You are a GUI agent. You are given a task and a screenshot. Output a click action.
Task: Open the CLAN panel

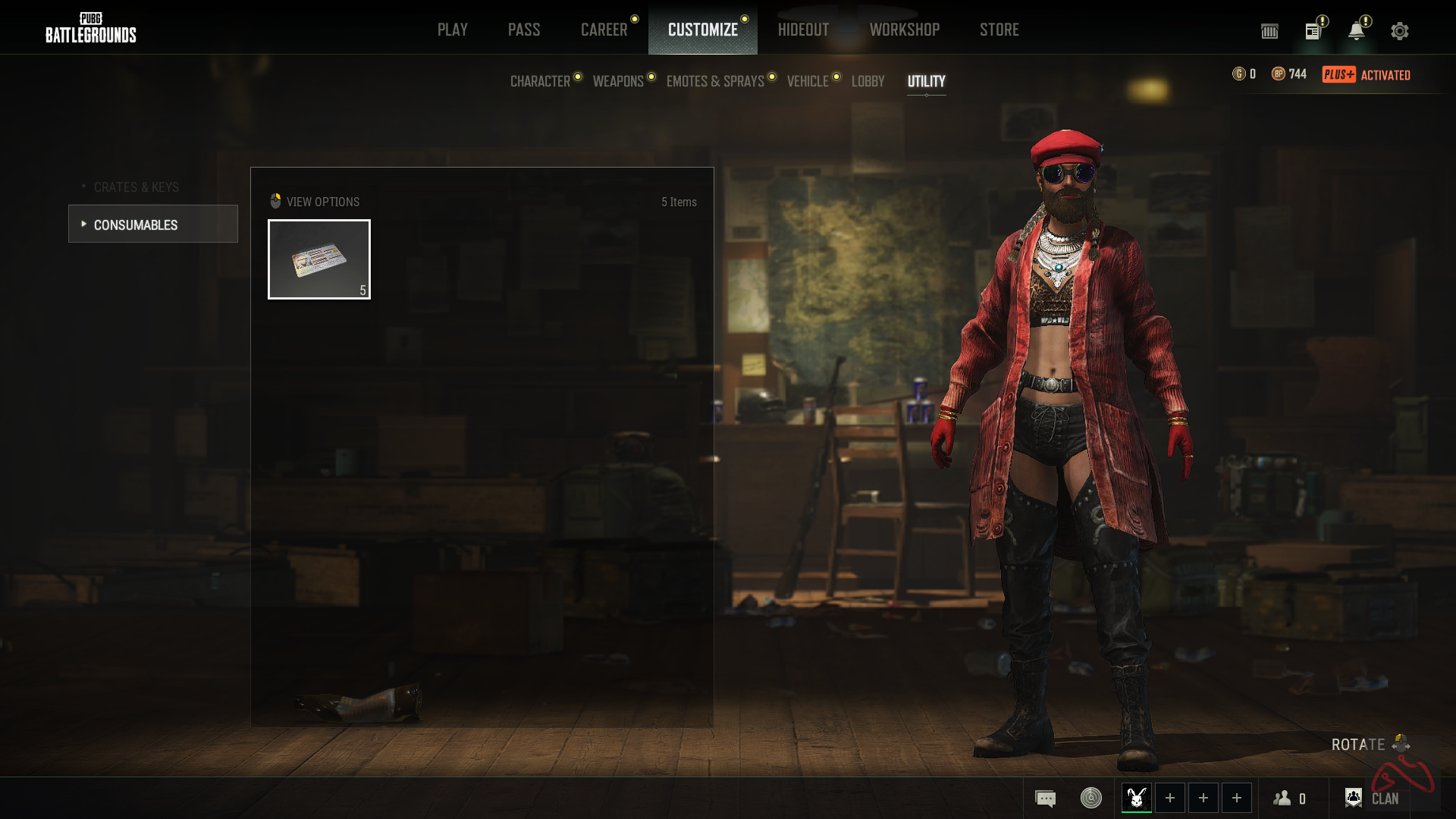[x=1372, y=799]
